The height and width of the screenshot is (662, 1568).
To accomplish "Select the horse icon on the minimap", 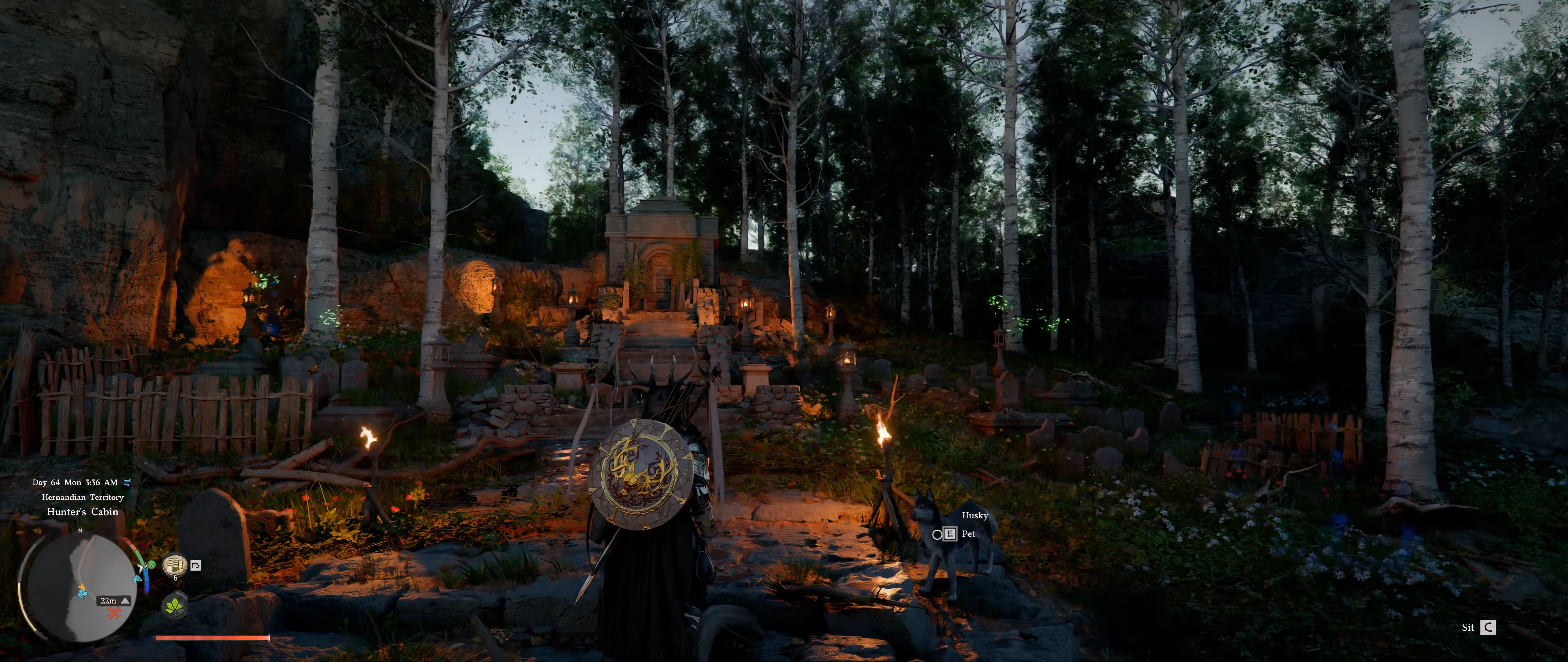I will tap(137, 579).
